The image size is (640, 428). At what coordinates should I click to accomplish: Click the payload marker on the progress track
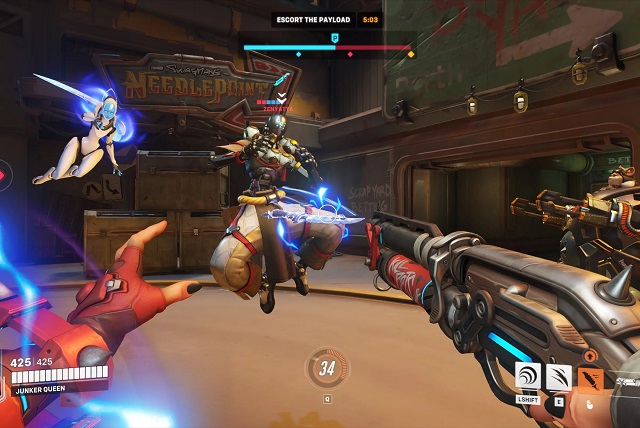tap(335, 37)
